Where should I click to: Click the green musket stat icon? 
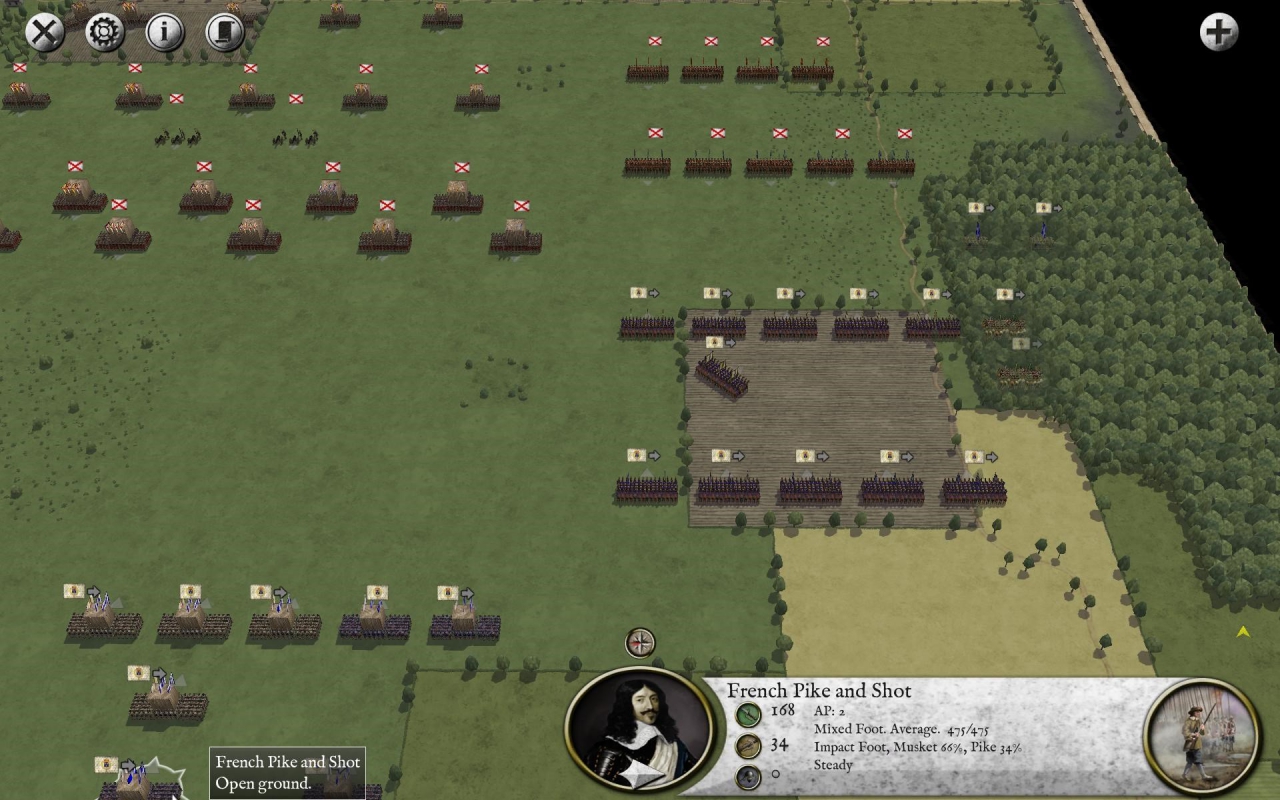point(748,714)
